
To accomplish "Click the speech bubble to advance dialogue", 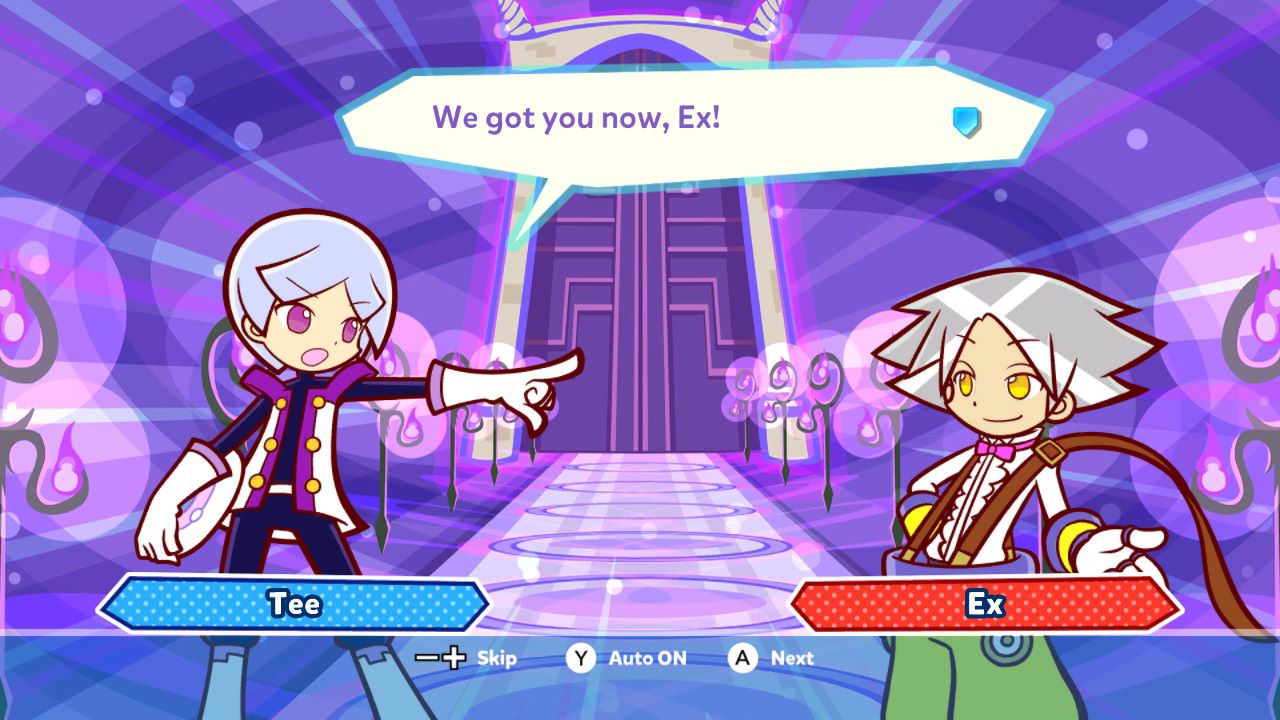I will [690, 125].
